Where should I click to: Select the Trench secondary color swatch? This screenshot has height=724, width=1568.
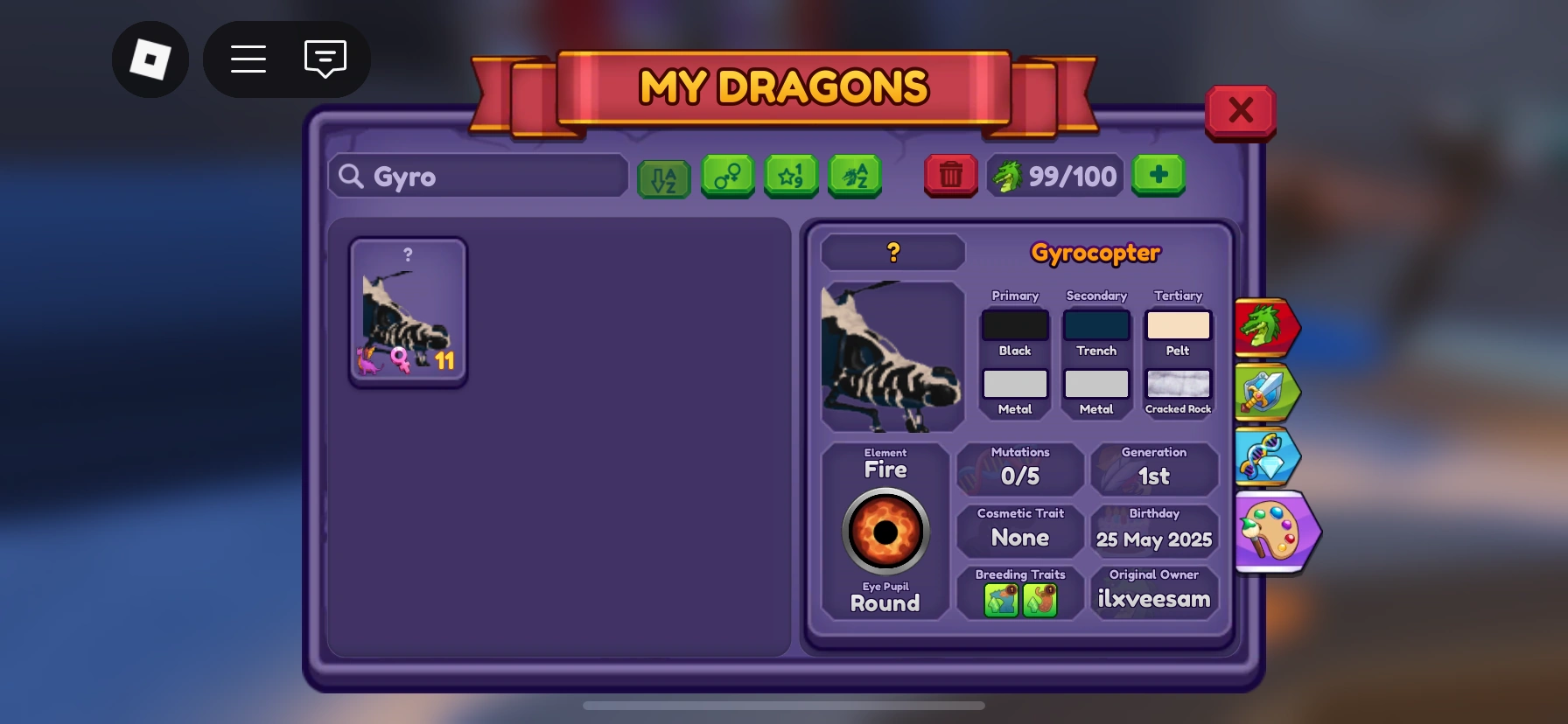tap(1096, 324)
